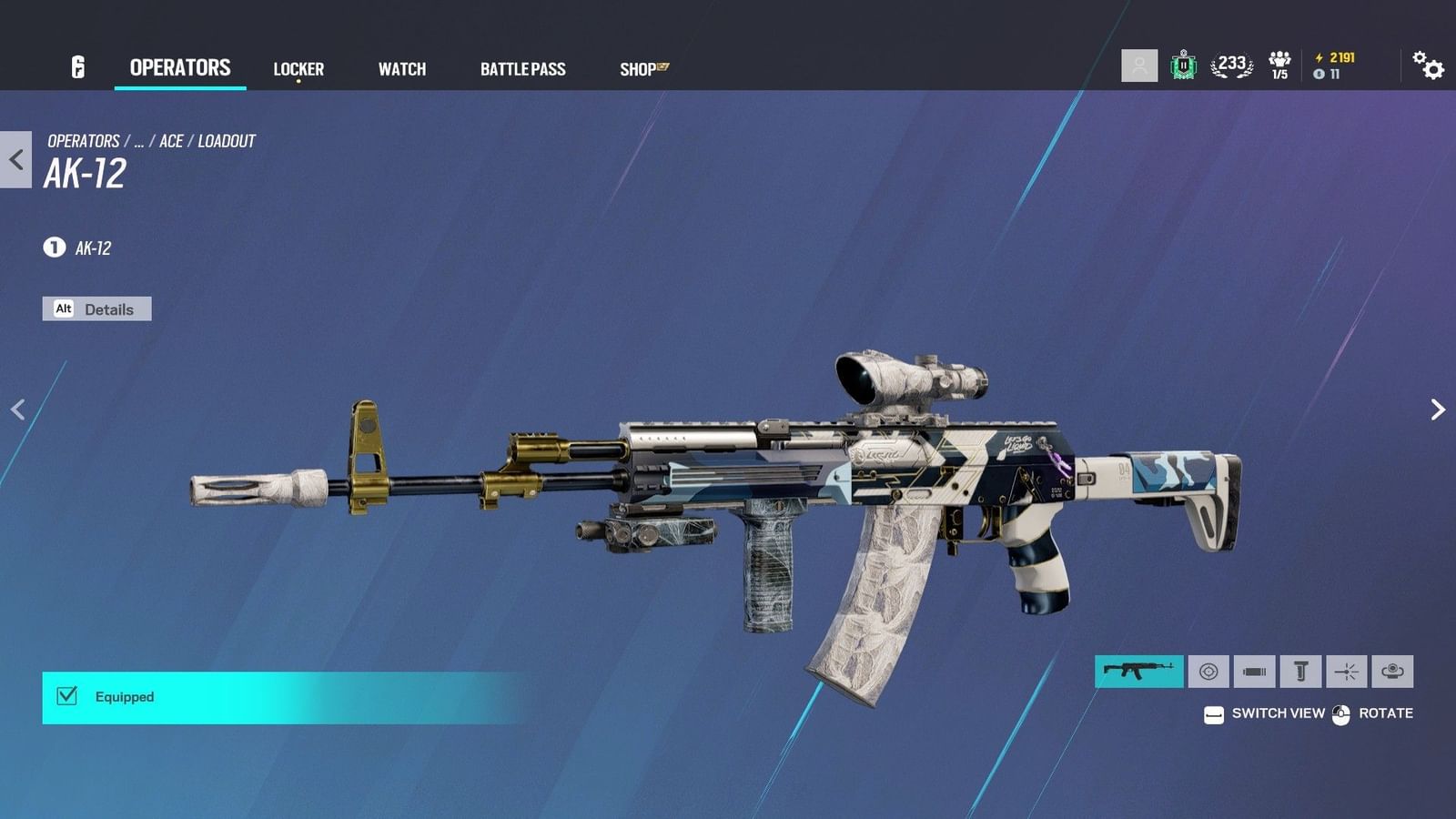The image size is (1456, 819).
Task: Open the Grip attachment icon
Action: point(1301,672)
